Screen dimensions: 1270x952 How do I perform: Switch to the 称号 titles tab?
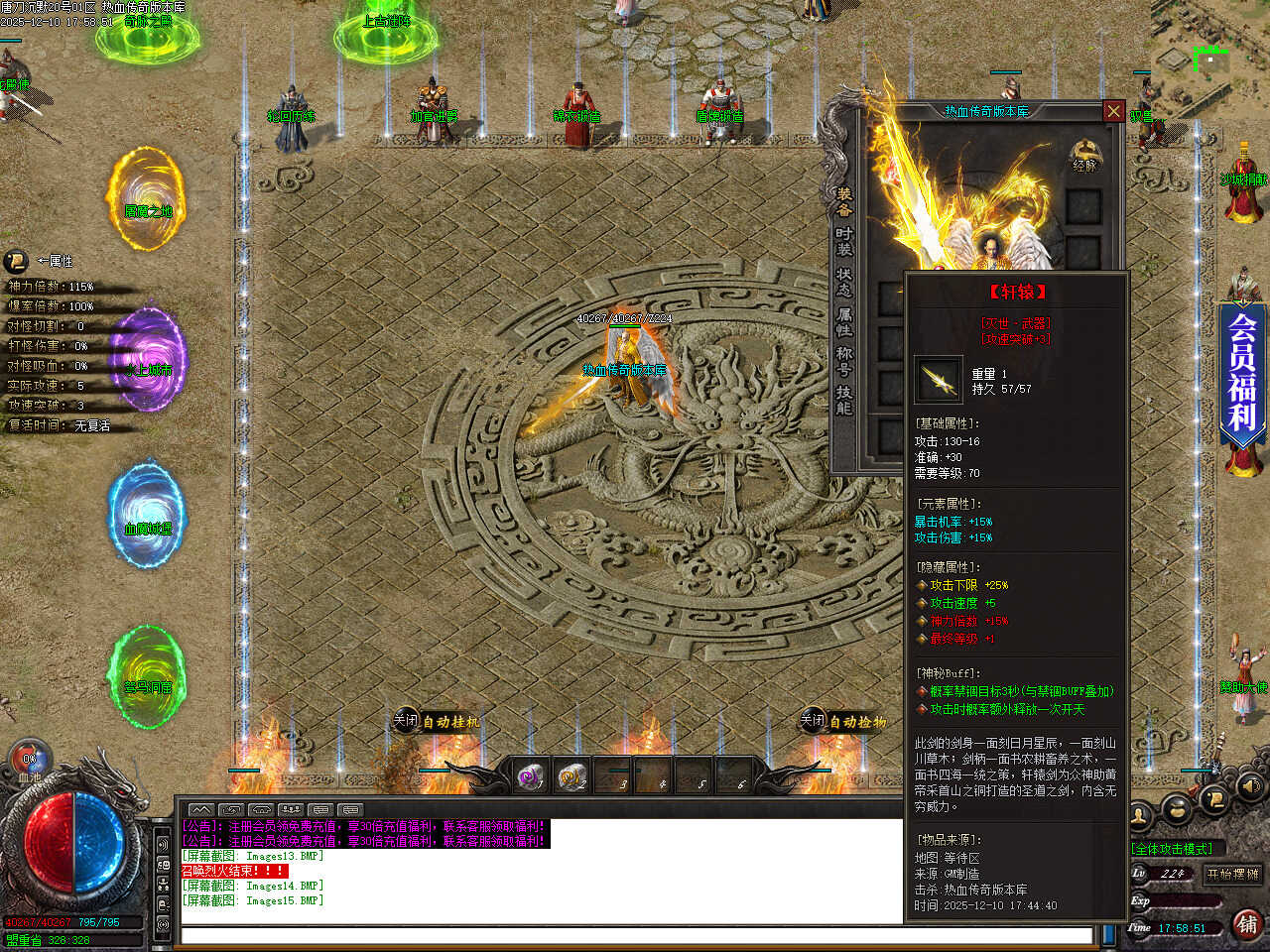pyautogui.click(x=844, y=361)
